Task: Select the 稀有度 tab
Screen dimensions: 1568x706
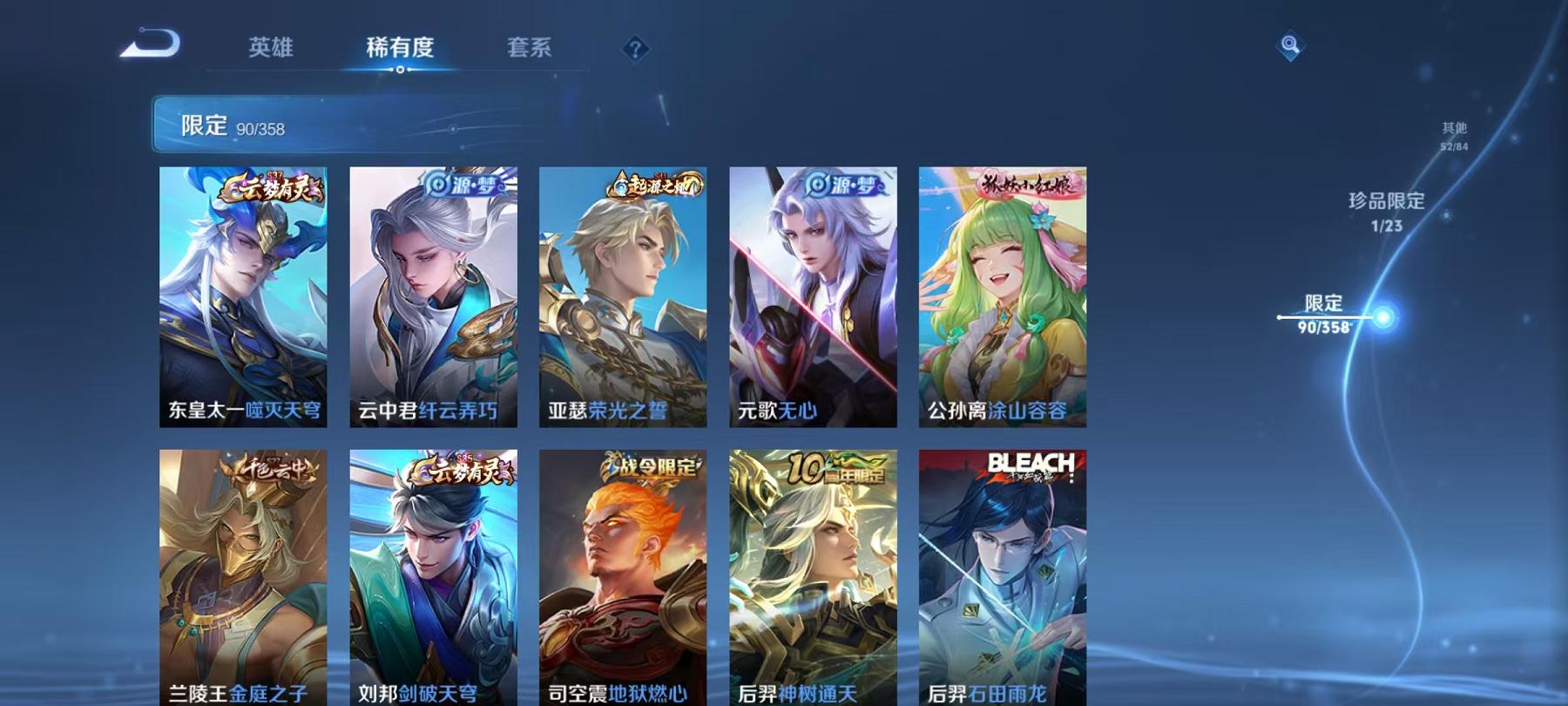Action: (399, 50)
